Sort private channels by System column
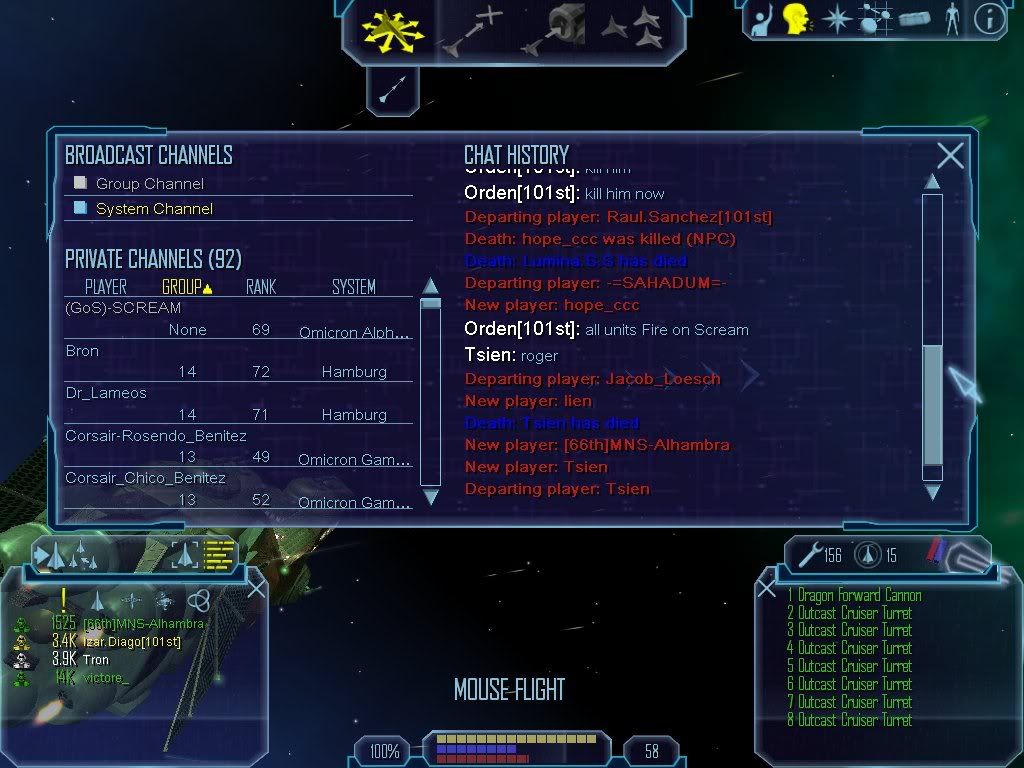 [354, 287]
